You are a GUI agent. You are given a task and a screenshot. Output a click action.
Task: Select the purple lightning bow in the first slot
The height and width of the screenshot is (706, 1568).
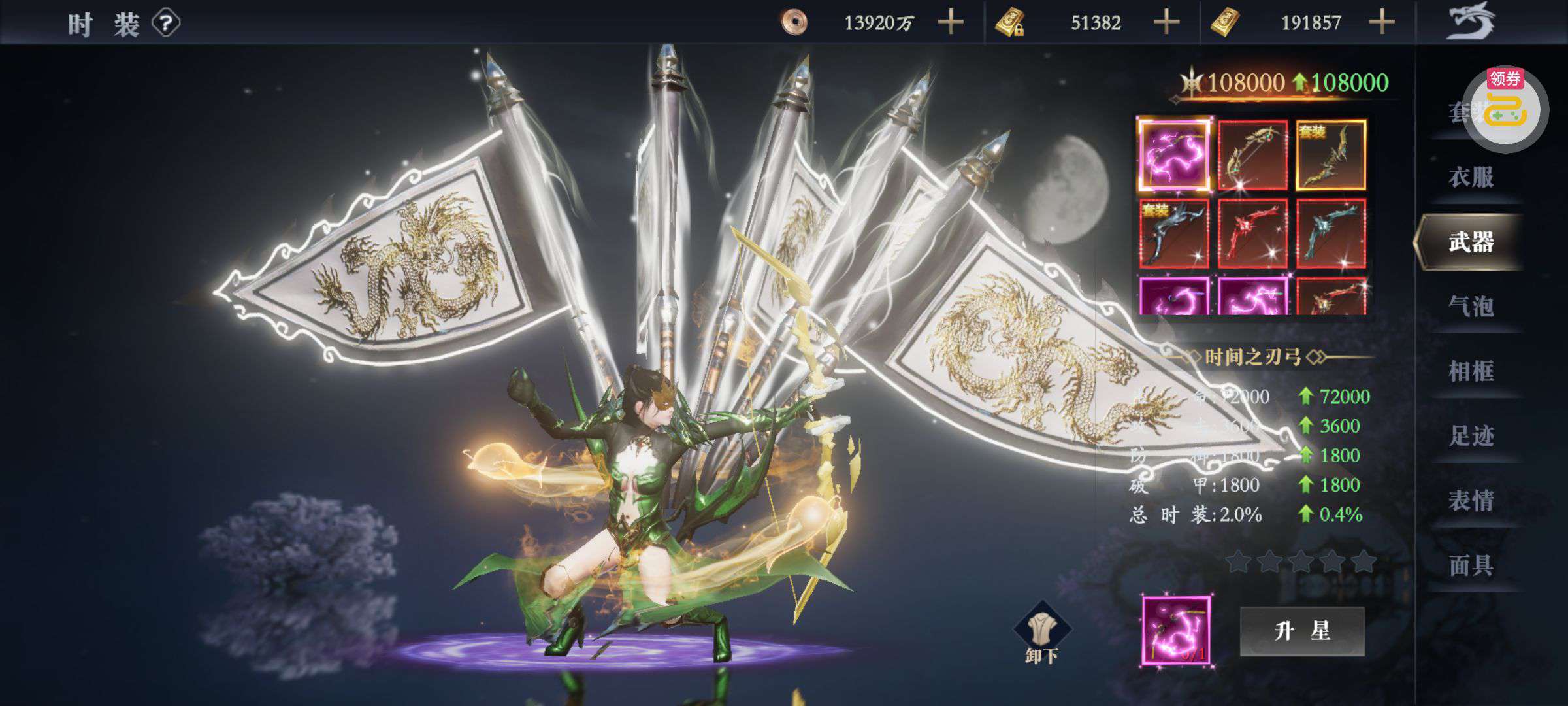click(1174, 155)
